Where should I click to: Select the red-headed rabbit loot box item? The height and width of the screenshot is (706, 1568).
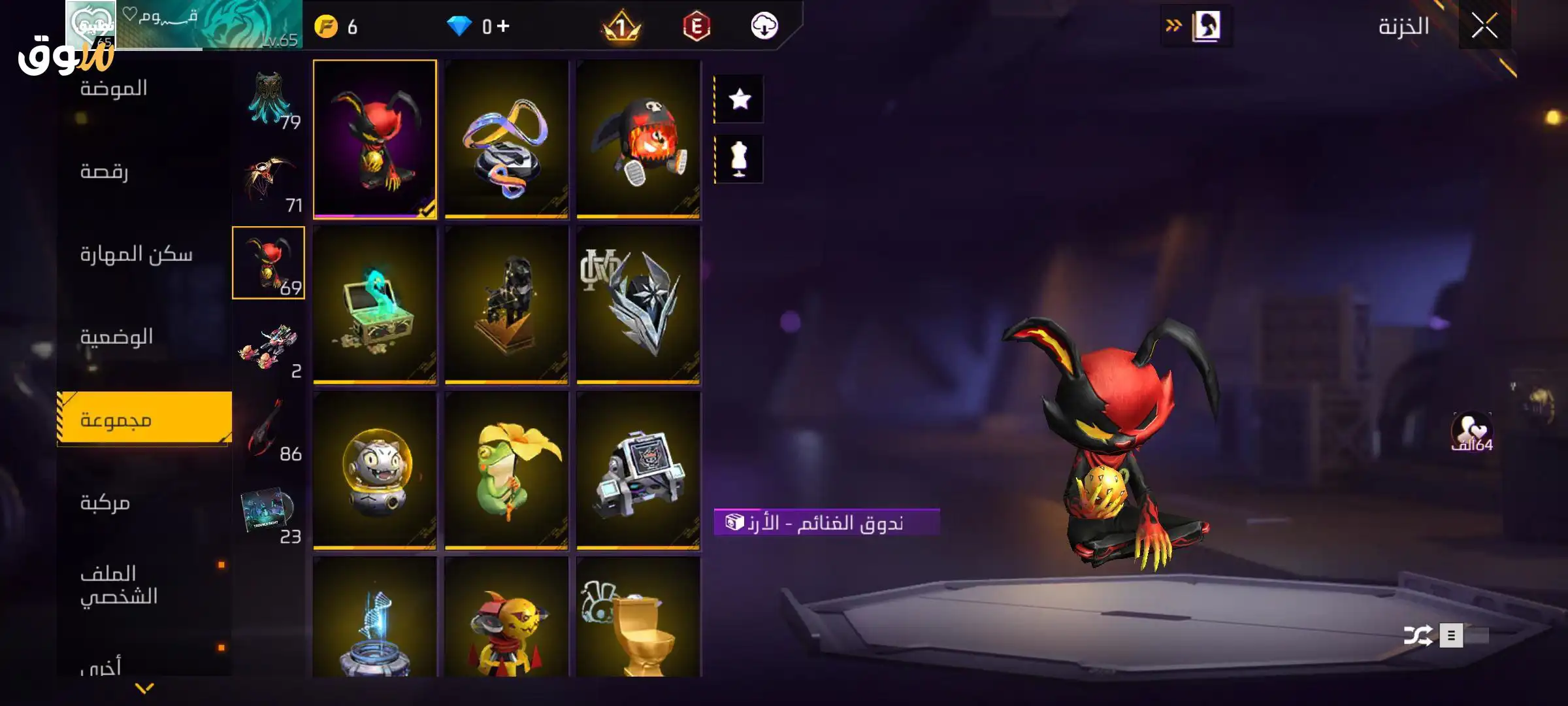(374, 139)
